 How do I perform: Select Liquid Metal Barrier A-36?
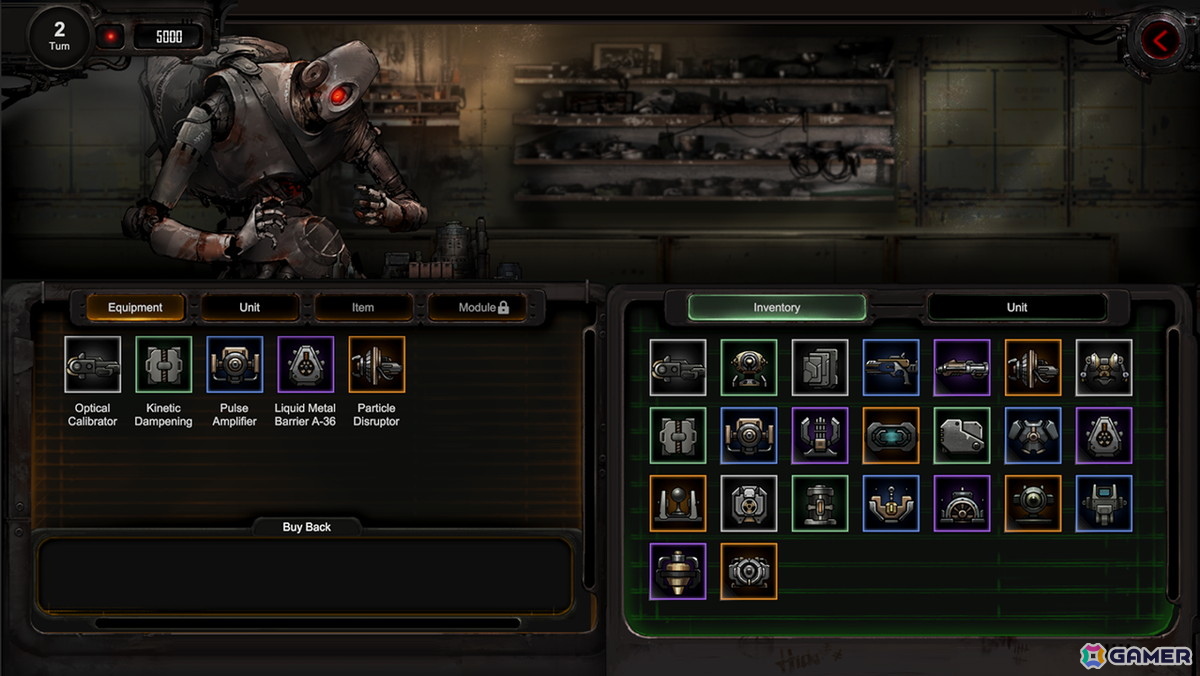click(x=306, y=364)
